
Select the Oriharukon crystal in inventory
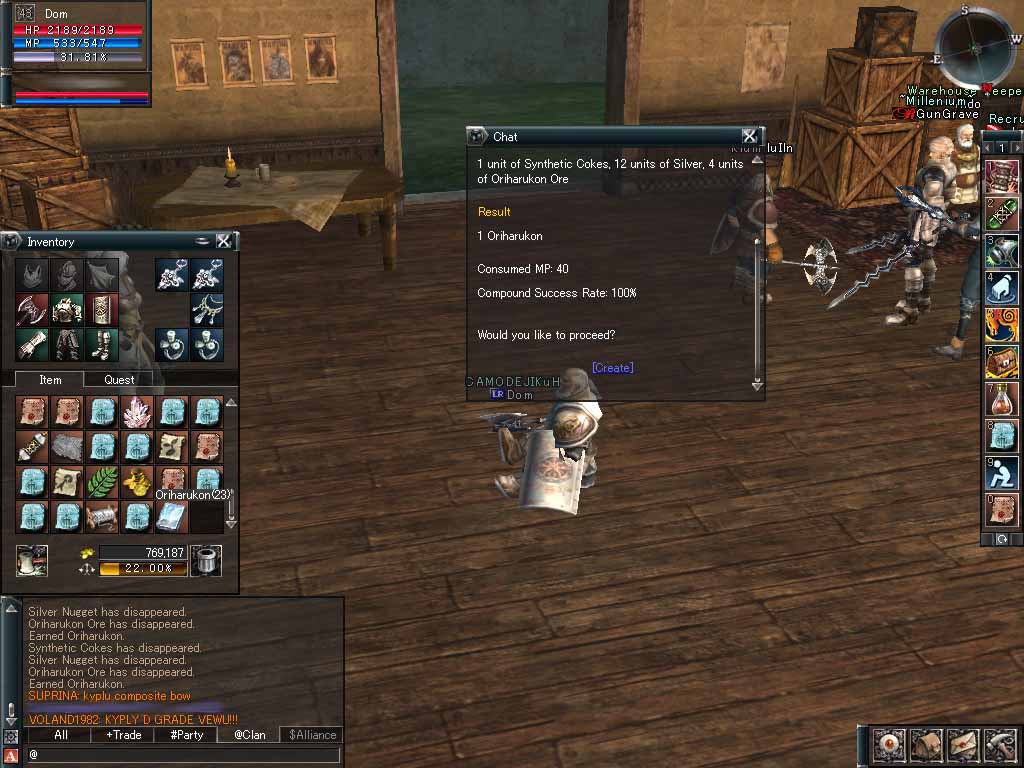point(171,516)
